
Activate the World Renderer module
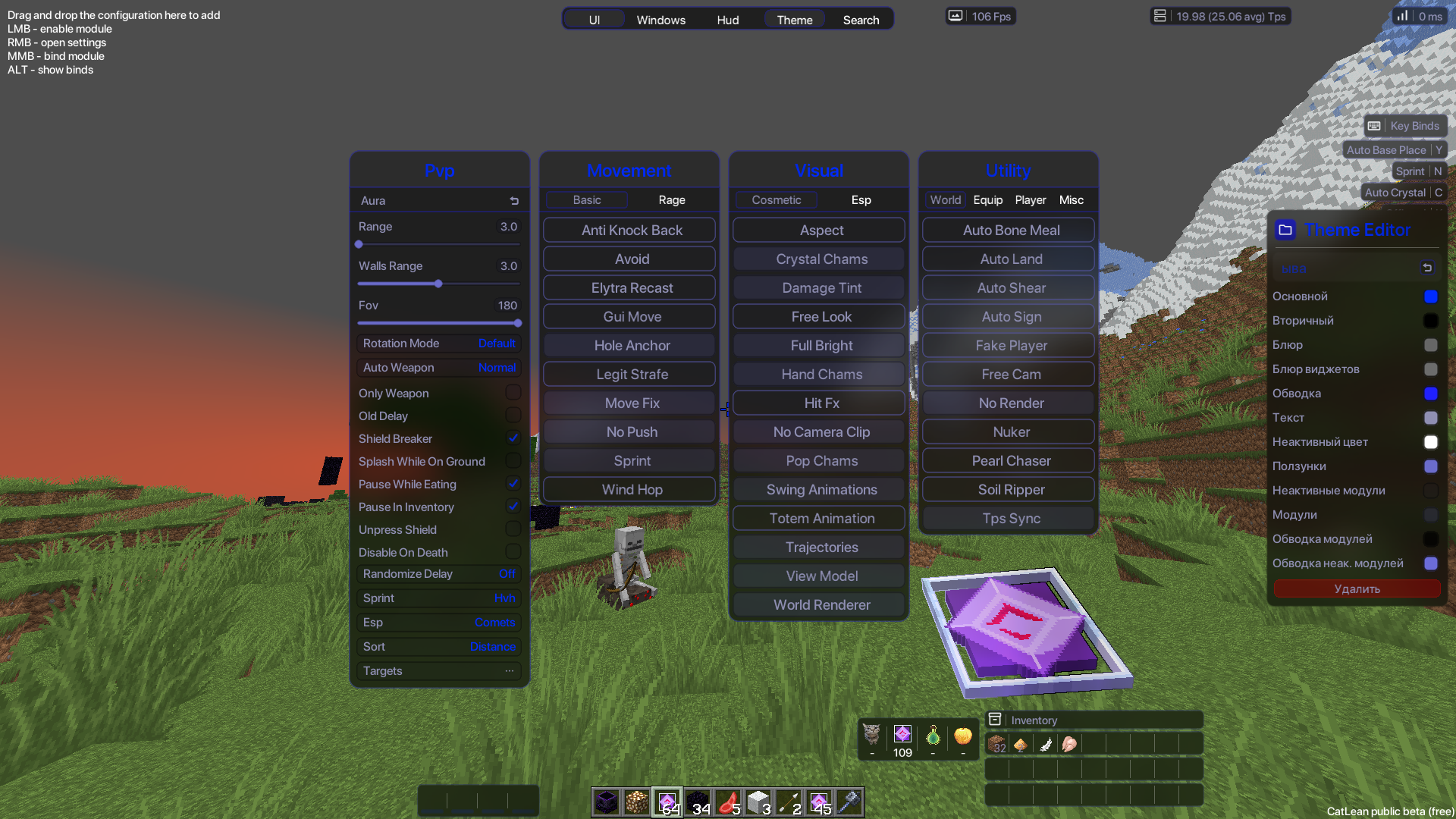coord(821,604)
